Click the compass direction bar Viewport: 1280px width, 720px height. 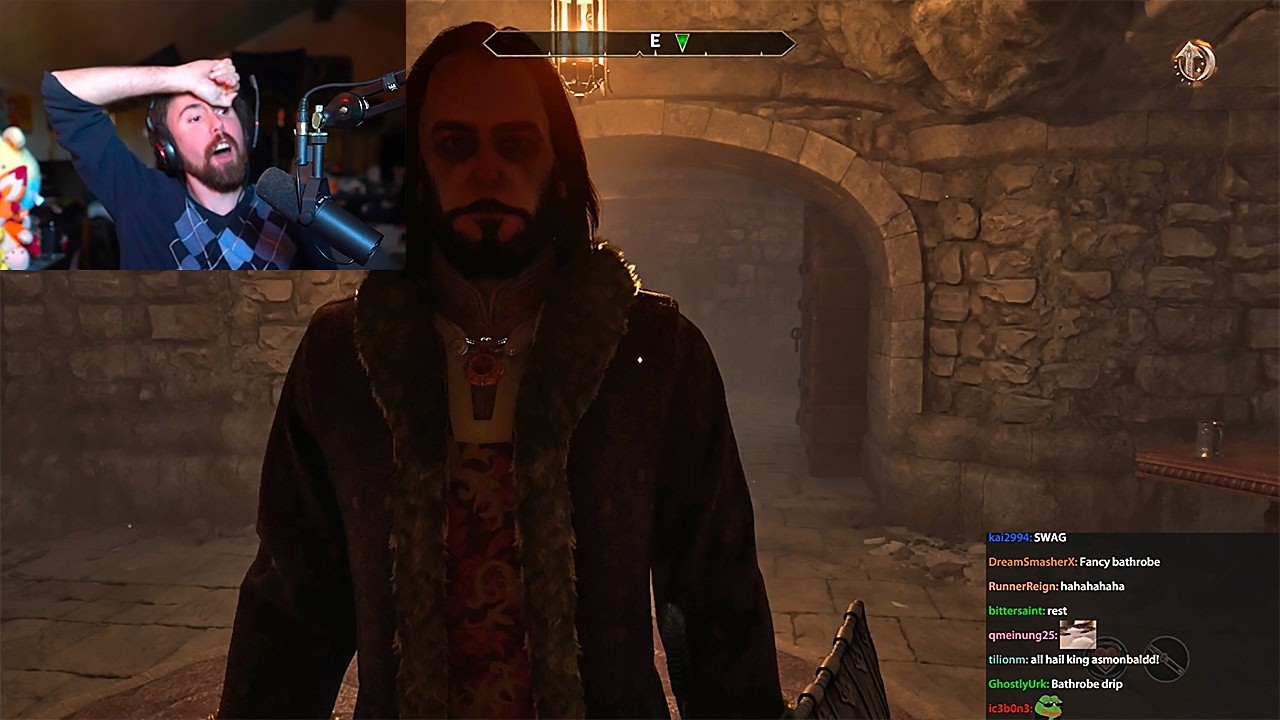click(640, 44)
